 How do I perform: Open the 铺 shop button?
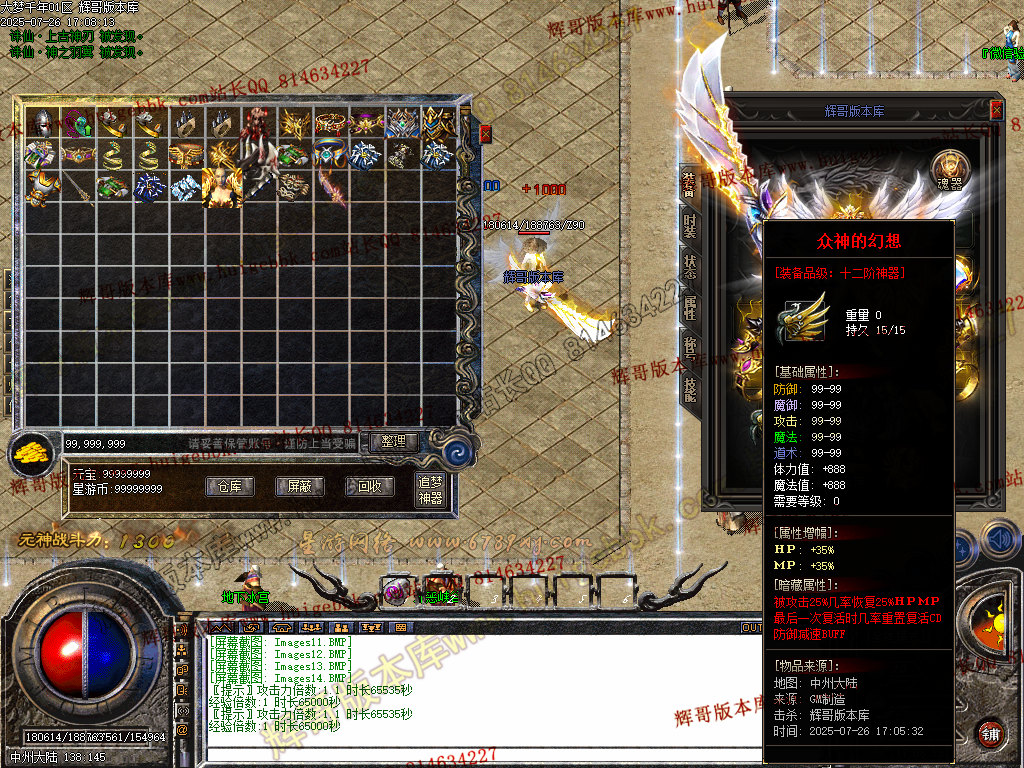(991, 732)
